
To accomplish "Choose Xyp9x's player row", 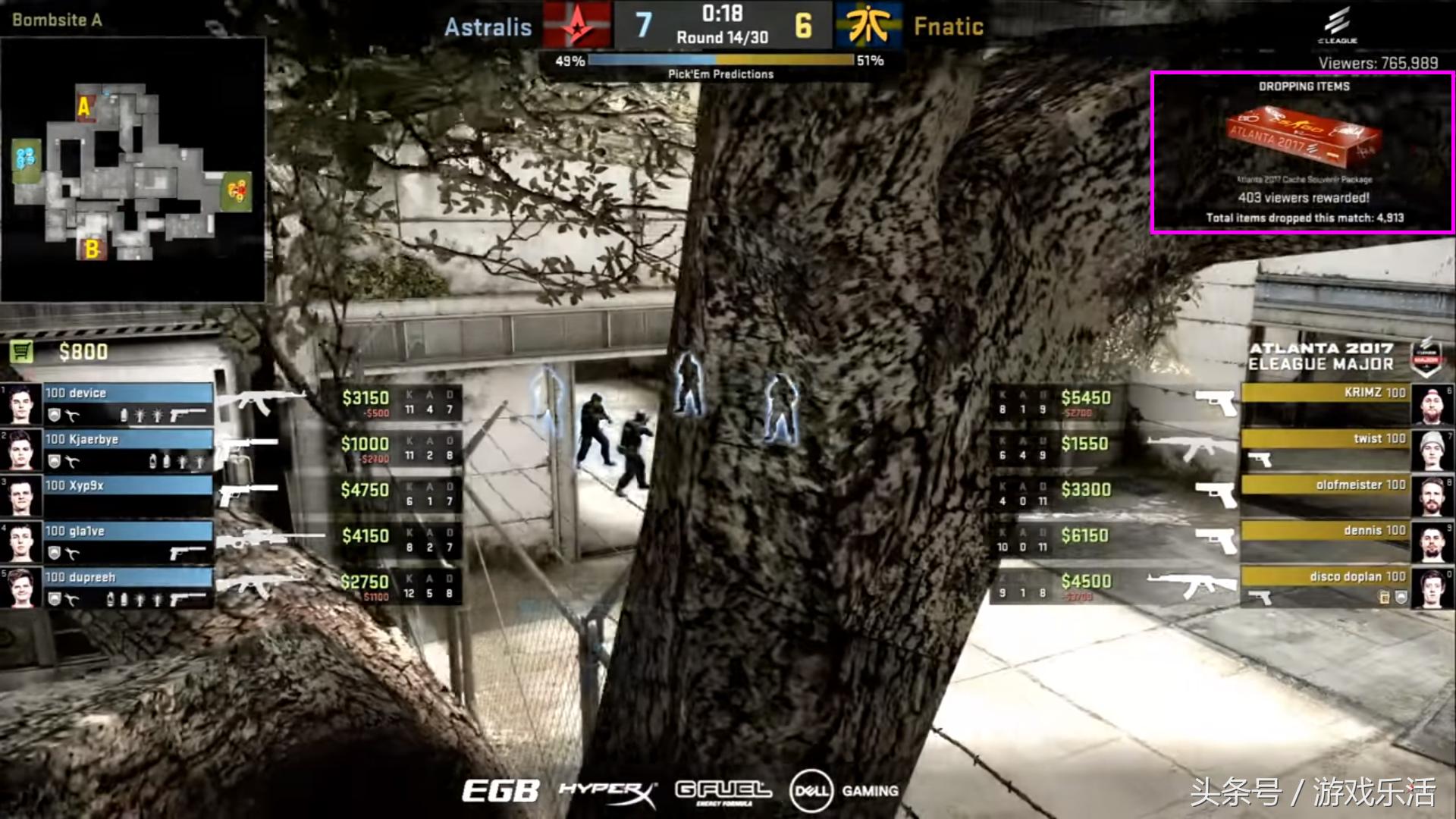I will coord(127,495).
